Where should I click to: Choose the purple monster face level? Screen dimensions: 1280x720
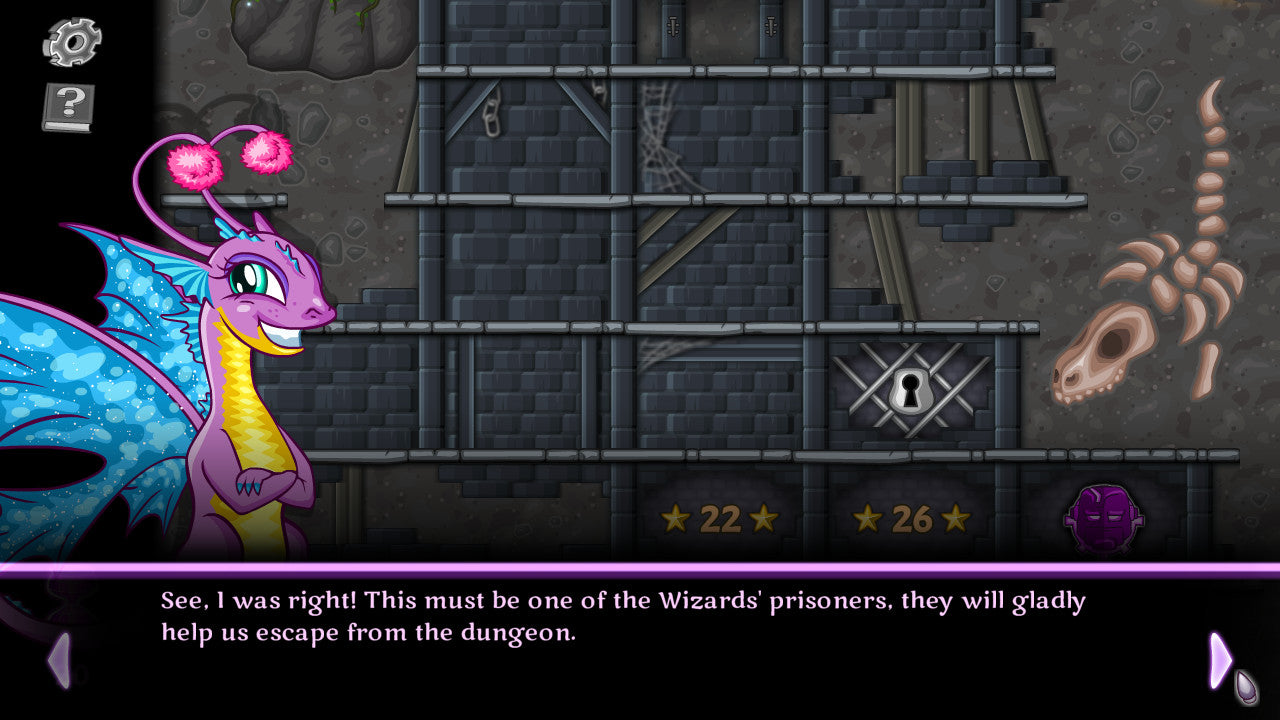pyautogui.click(x=1103, y=519)
